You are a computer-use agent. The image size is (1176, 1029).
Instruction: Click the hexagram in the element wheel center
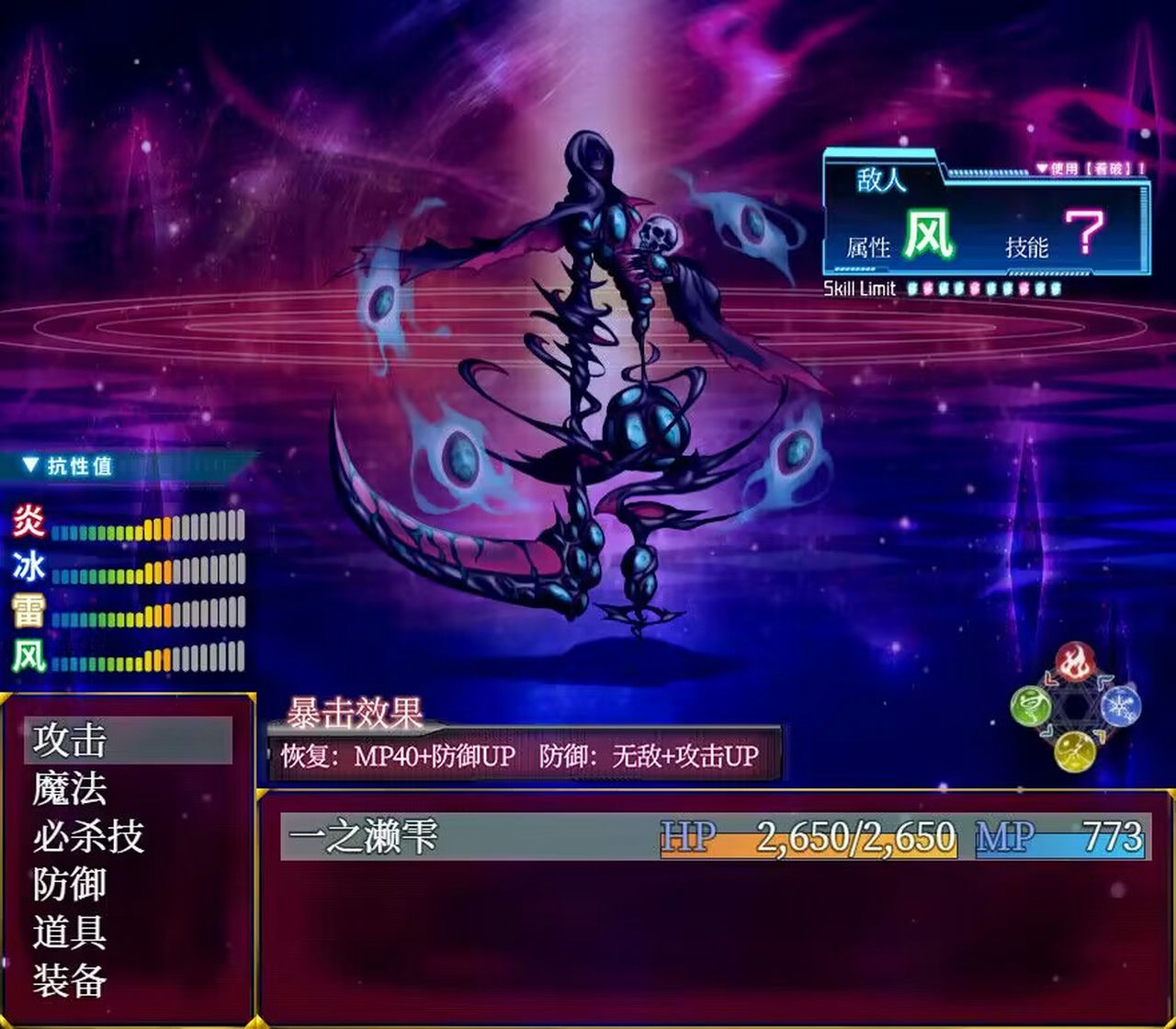(1073, 706)
